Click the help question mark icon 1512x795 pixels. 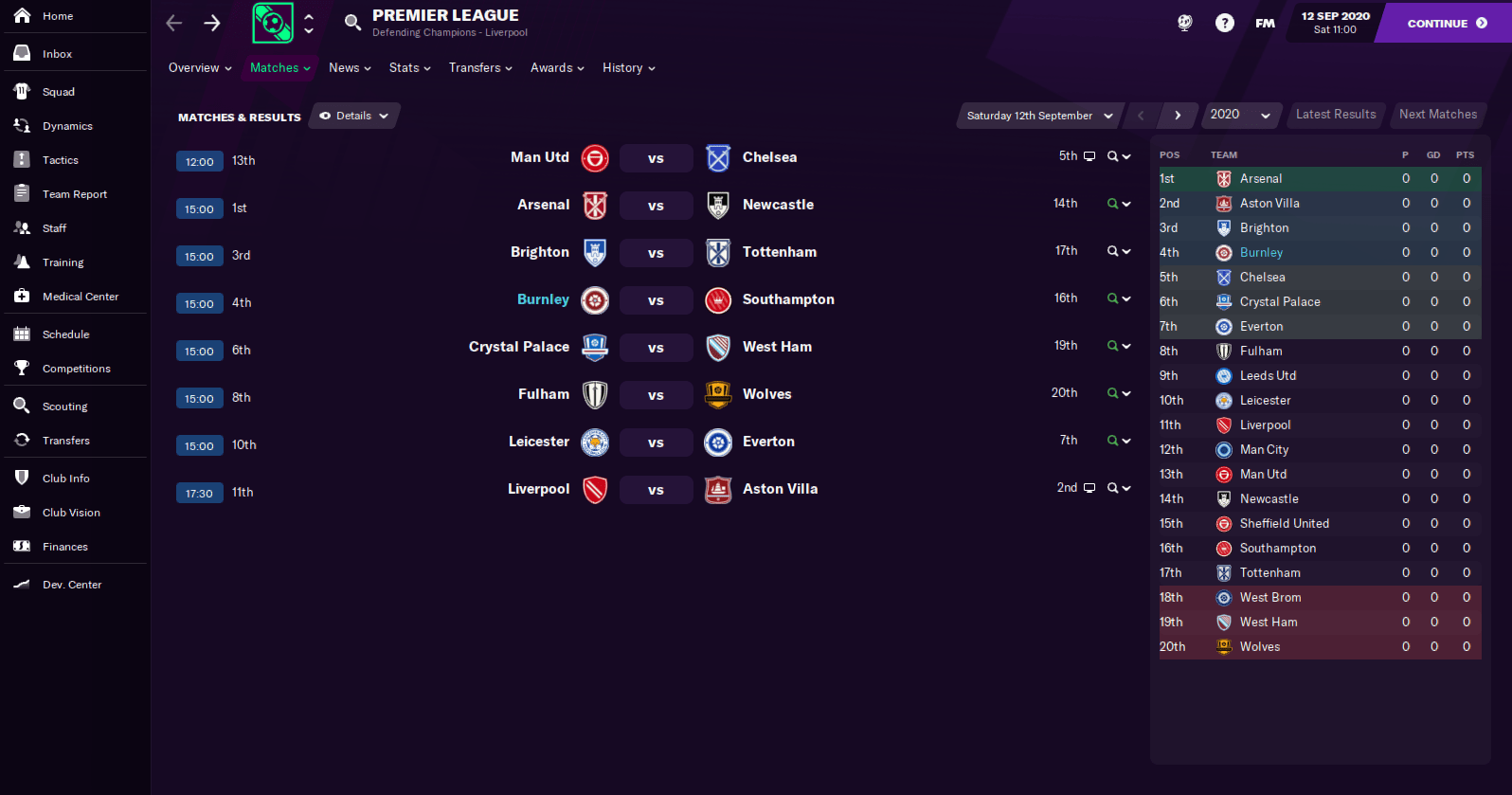pyautogui.click(x=1224, y=22)
